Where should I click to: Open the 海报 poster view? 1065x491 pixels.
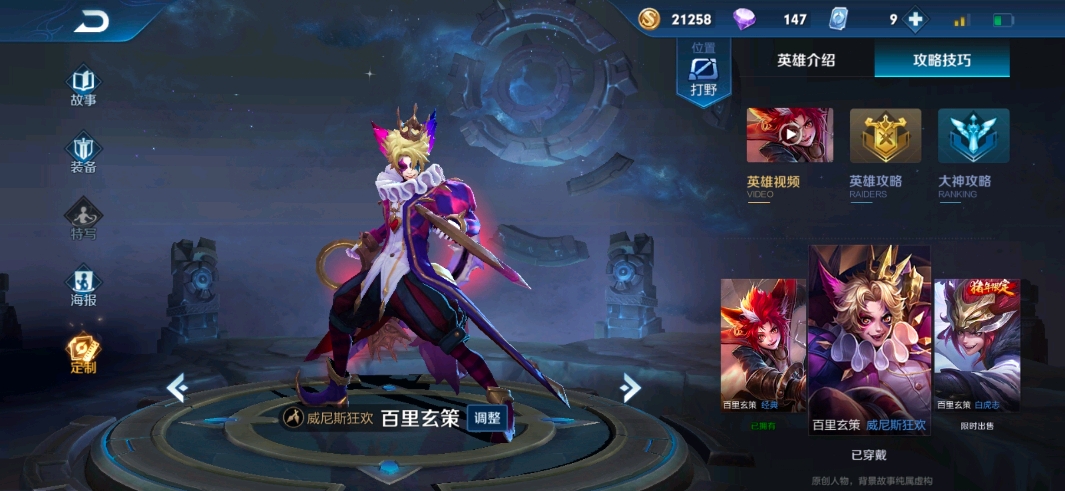click(x=83, y=287)
